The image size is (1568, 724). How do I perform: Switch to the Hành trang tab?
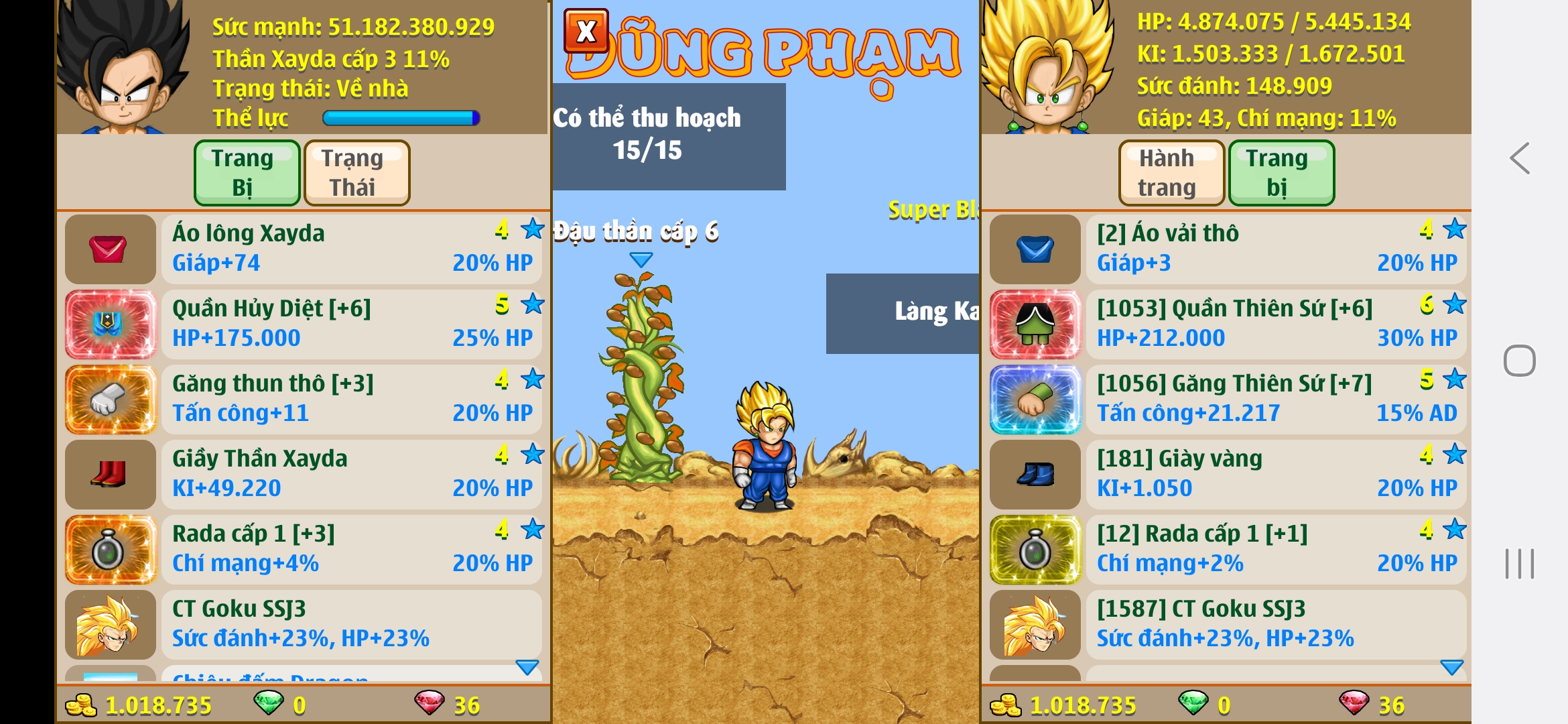[1171, 172]
